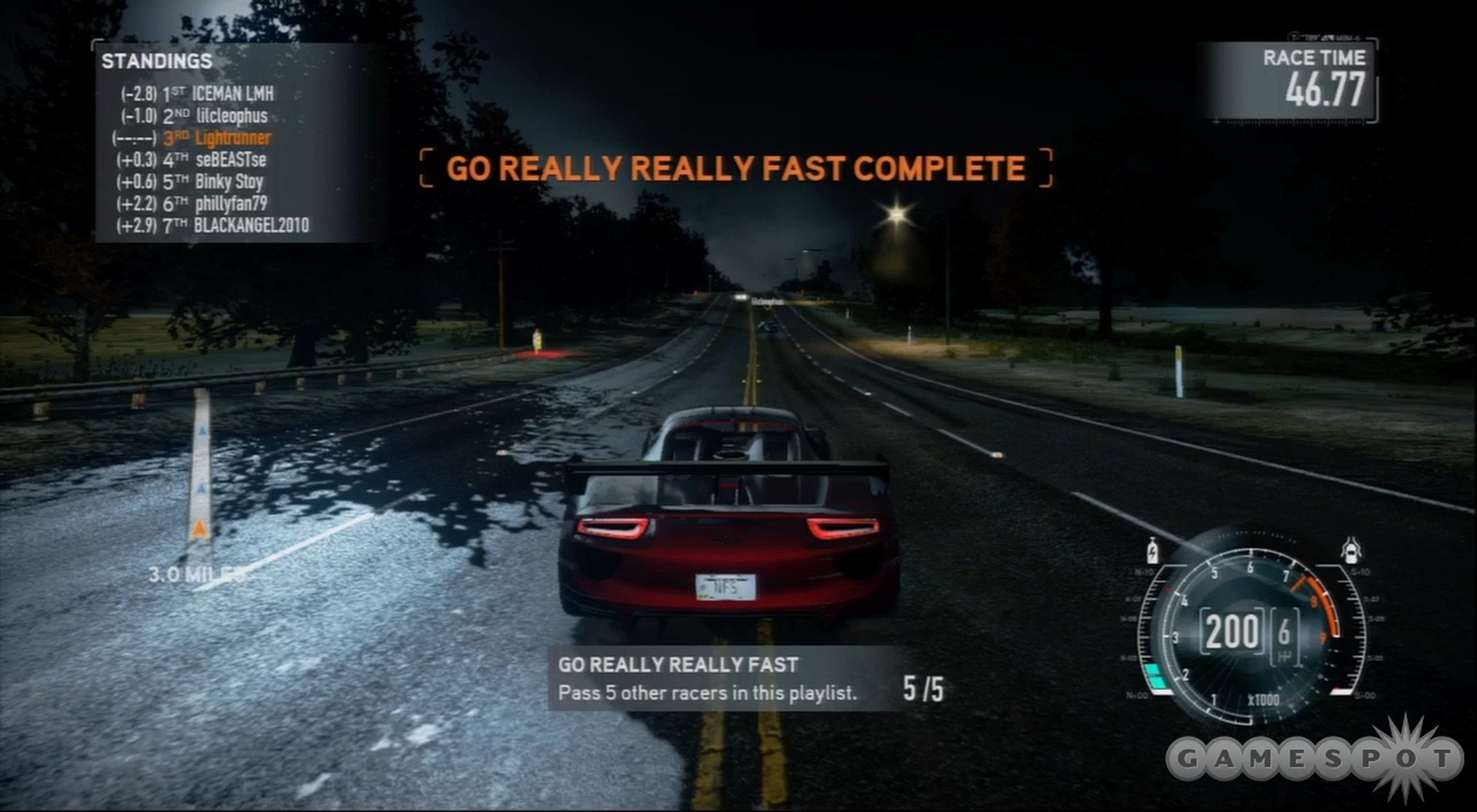Choose phillyfan79 in the standings
1477x812 pixels.
231,203
